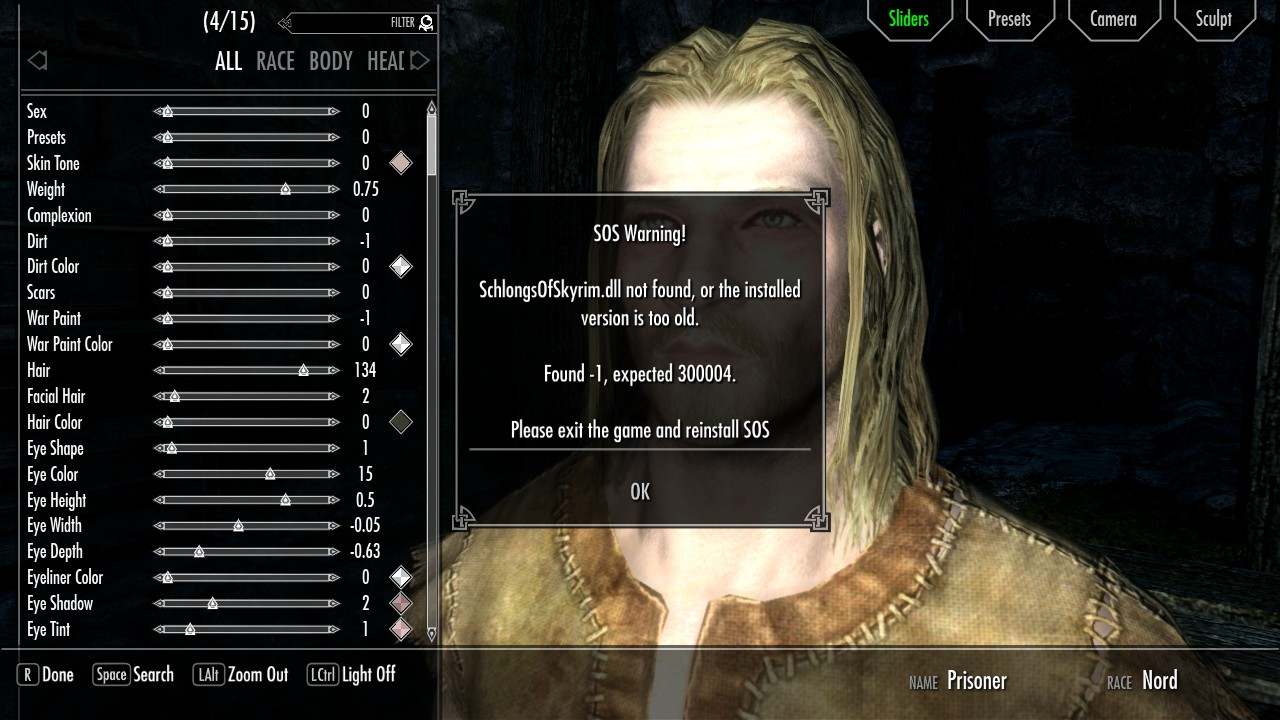
Task: Click the left back arrow above the slider list
Action: tap(37, 60)
